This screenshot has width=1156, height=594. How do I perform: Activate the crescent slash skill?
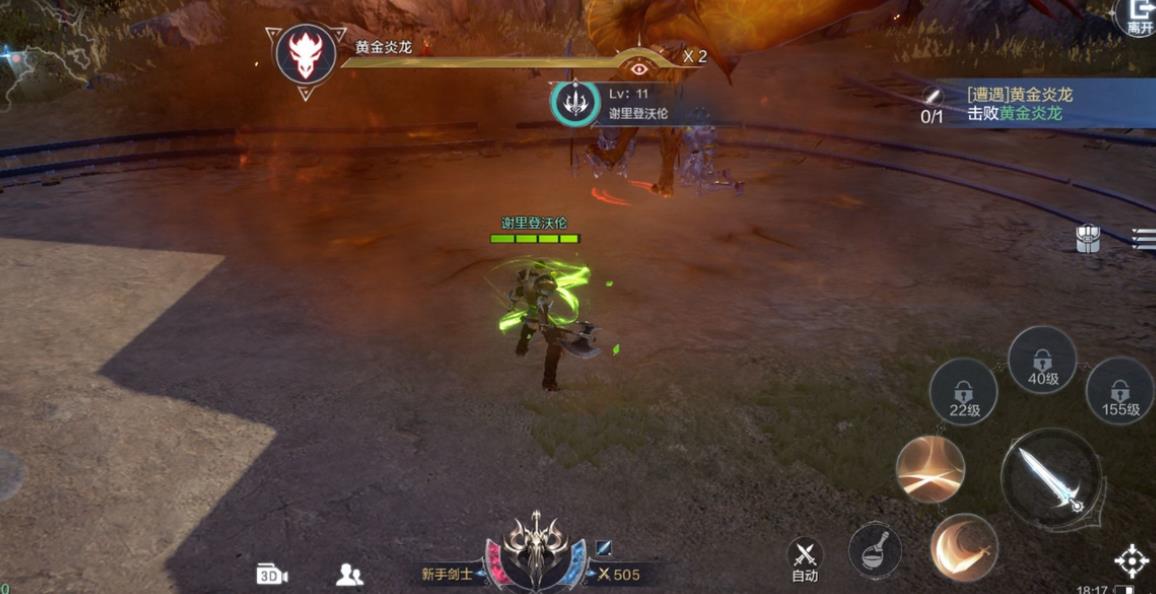(x=964, y=548)
